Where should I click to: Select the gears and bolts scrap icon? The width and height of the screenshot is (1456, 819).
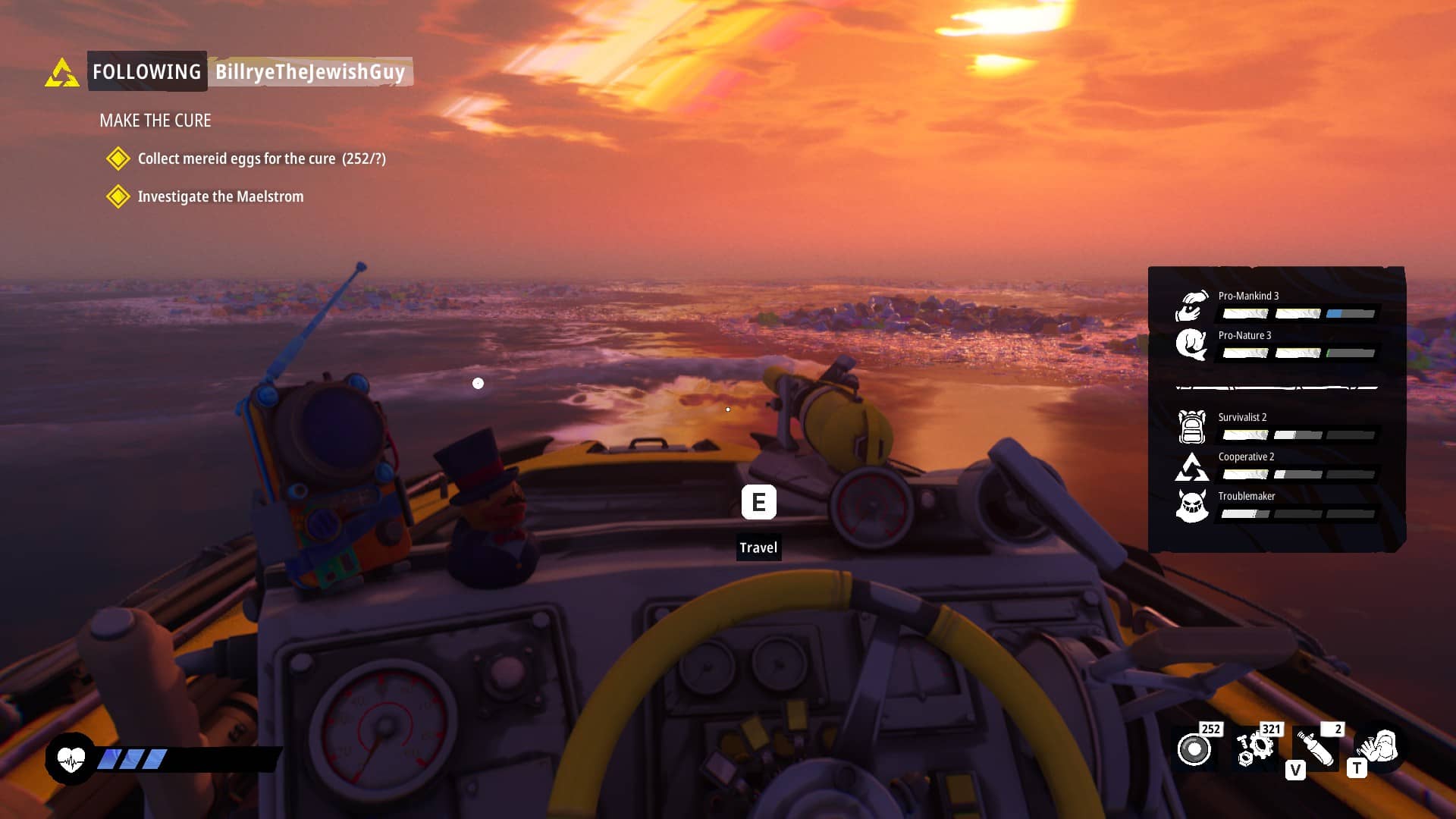click(x=1255, y=748)
